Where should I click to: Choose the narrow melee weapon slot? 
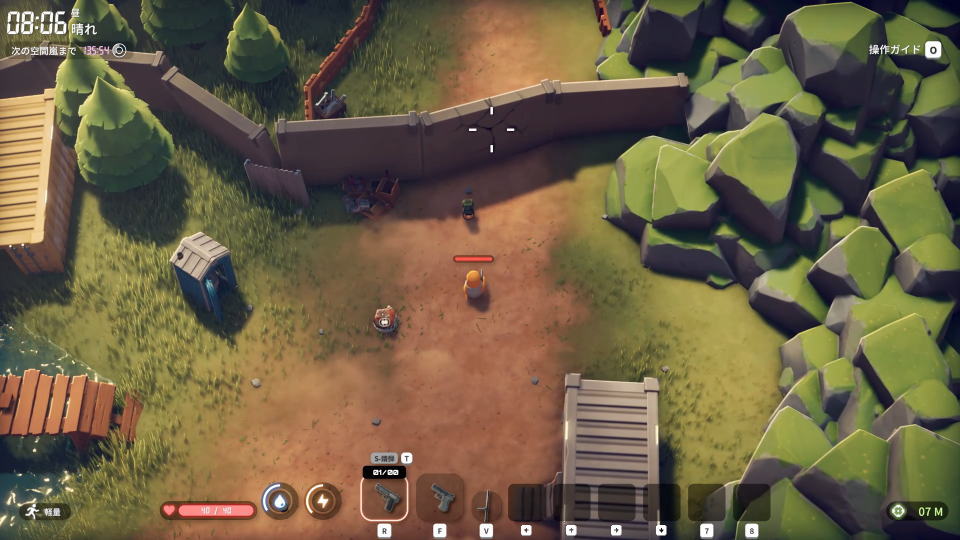click(x=486, y=503)
